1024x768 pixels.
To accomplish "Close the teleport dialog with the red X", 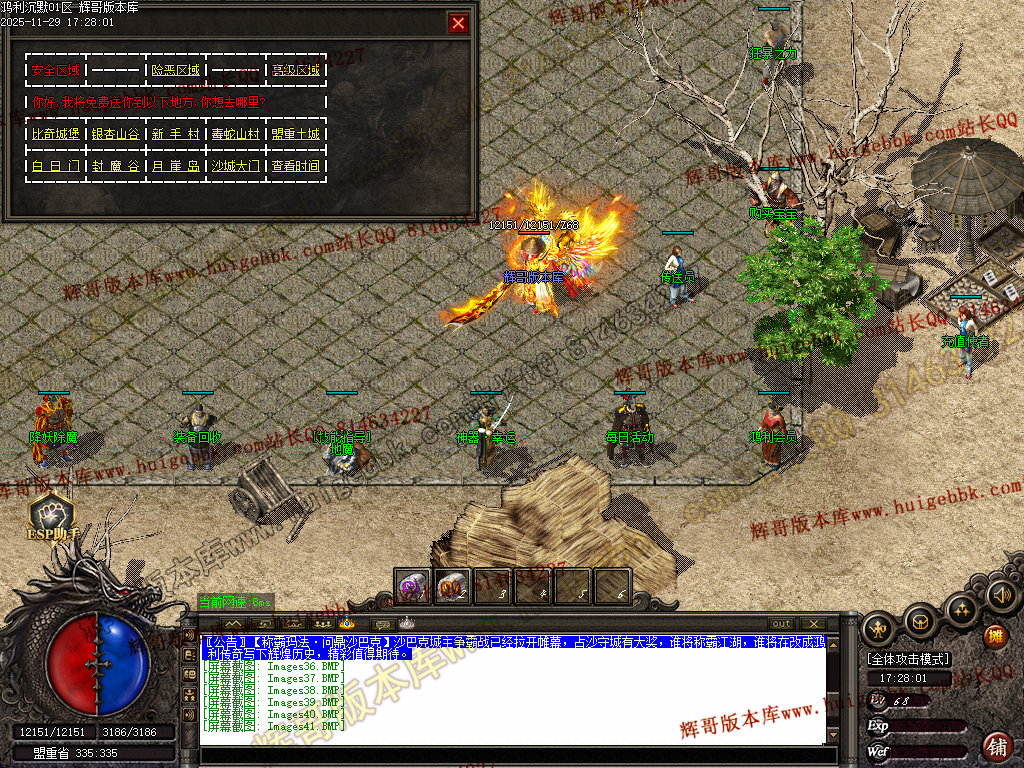I will tap(458, 23).
